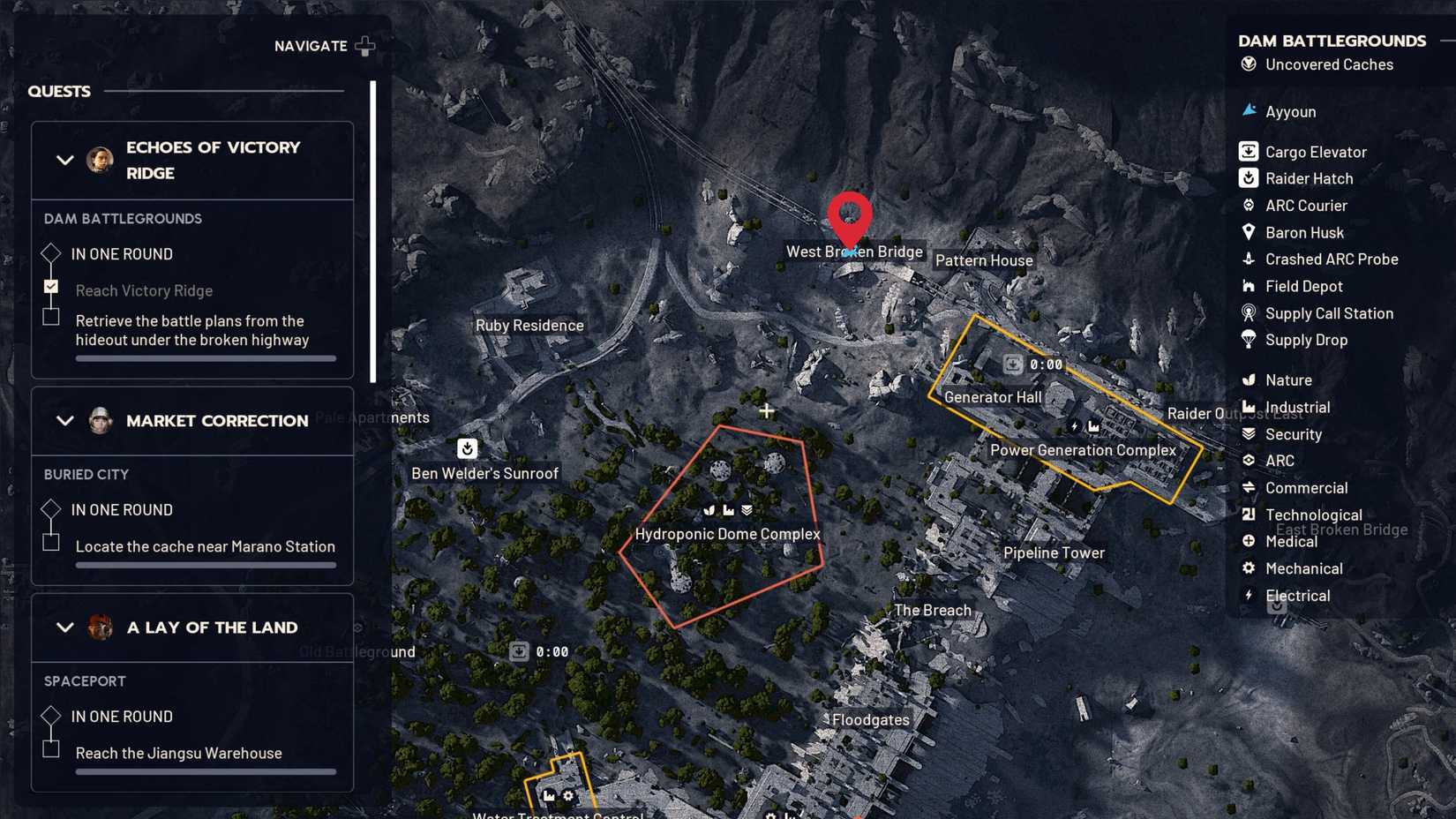
Task: Click the Field Depot icon in the legend
Action: [1249, 286]
